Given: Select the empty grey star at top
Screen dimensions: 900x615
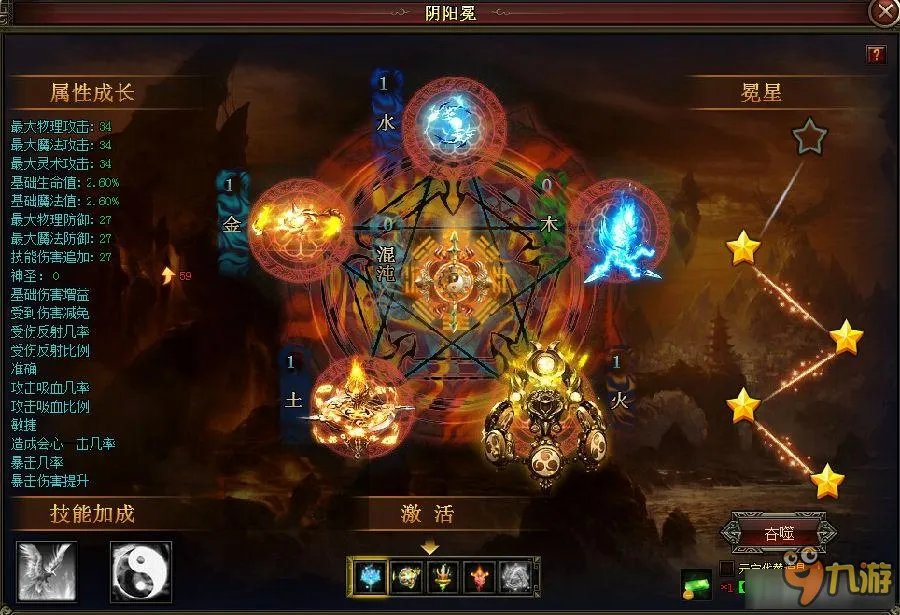Looking at the screenshot, I should (x=809, y=137).
